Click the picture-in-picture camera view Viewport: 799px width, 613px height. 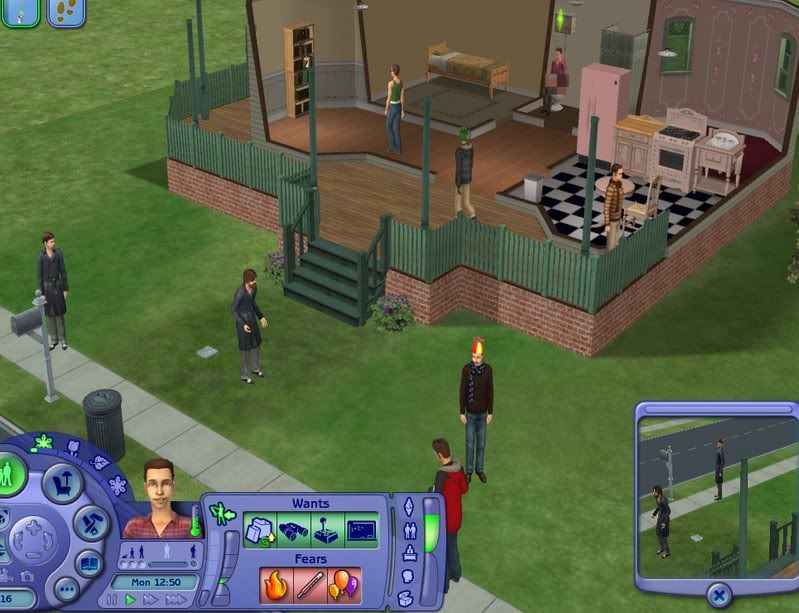[717, 496]
